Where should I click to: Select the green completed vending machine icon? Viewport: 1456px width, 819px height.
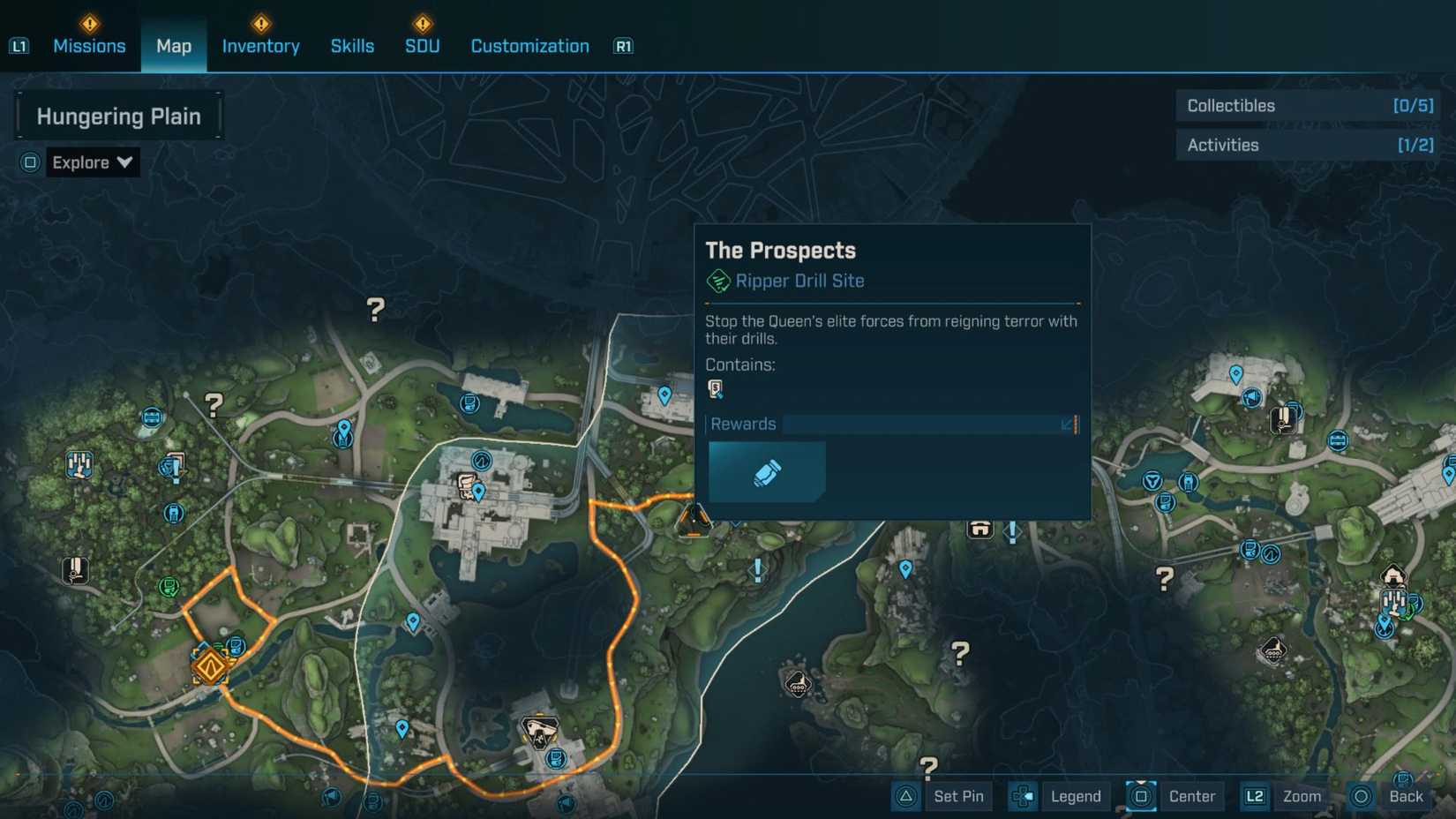point(169,587)
